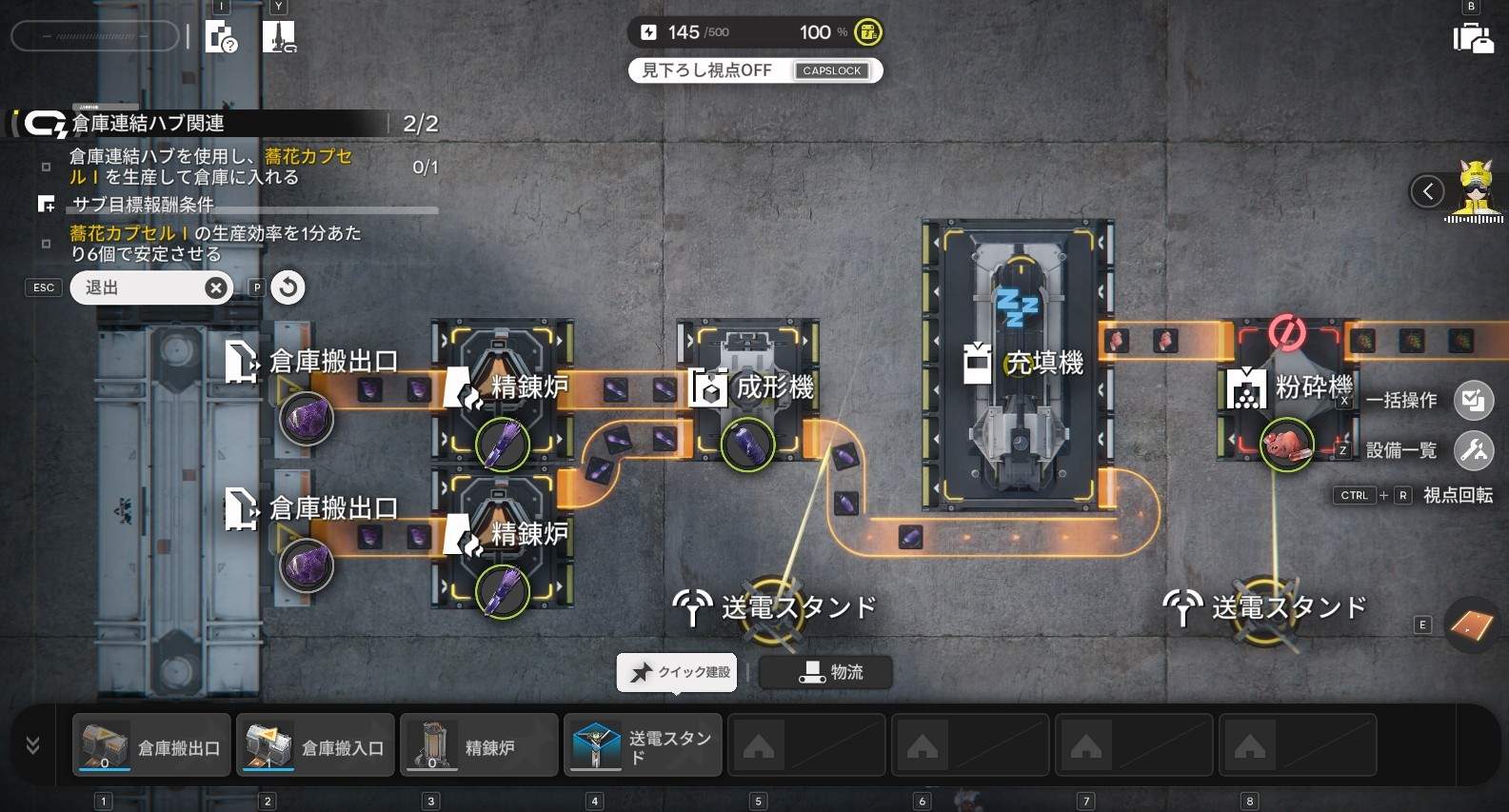Image resolution: width=1509 pixels, height=812 pixels.
Task: Collapse the side panel with the arrow button
Action: click(x=1427, y=192)
